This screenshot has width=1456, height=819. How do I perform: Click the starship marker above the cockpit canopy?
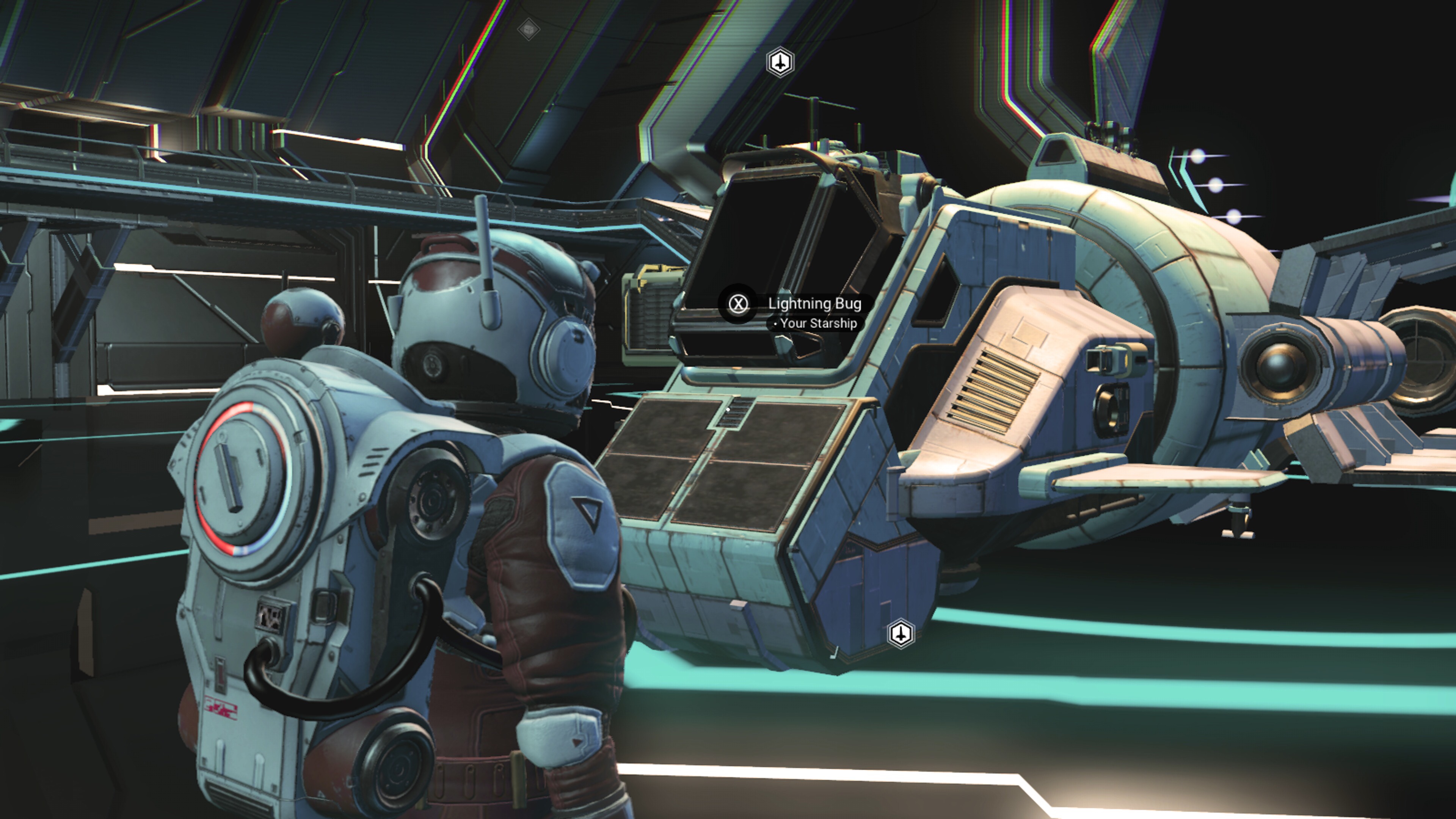780,61
